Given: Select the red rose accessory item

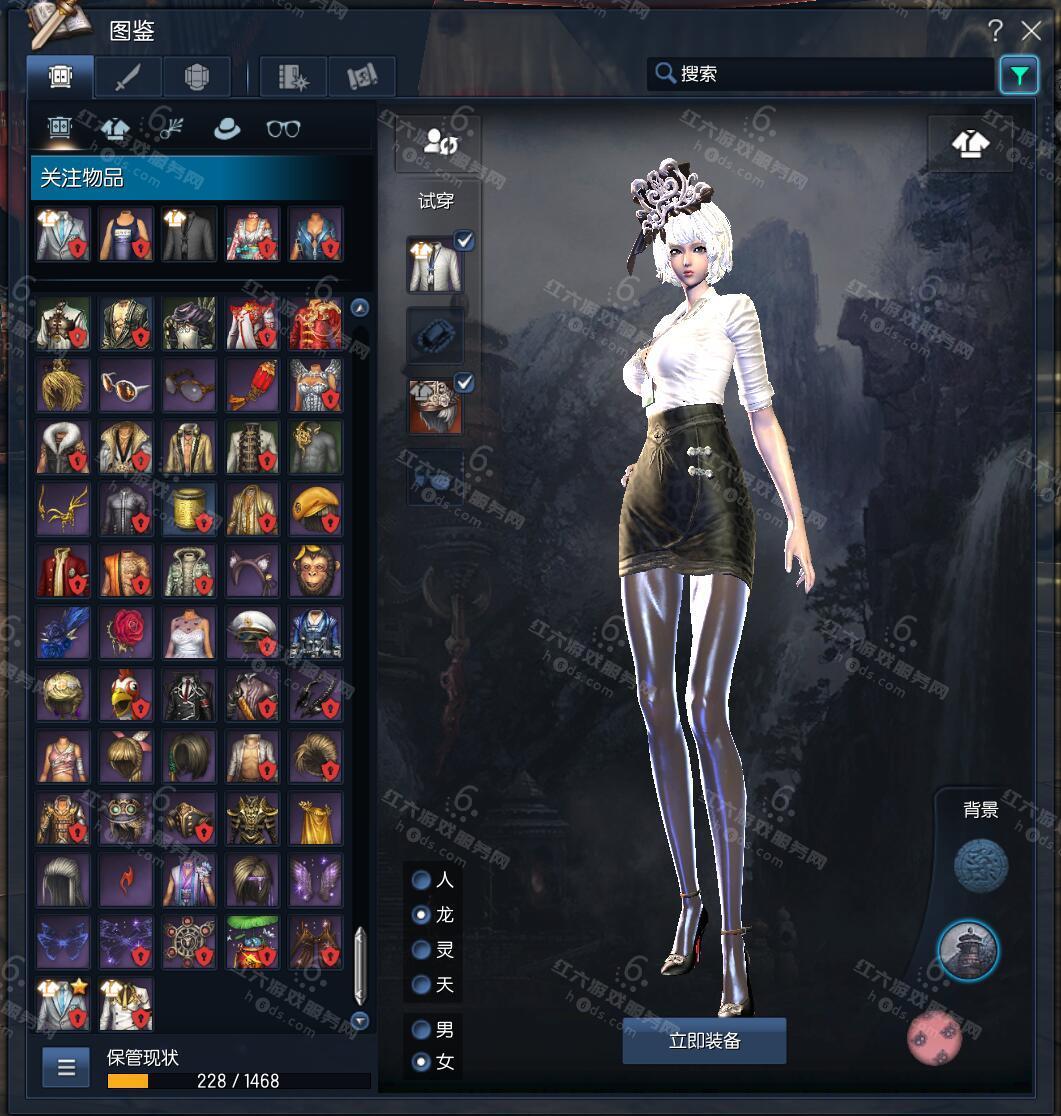Looking at the screenshot, I should coord(126,632).
